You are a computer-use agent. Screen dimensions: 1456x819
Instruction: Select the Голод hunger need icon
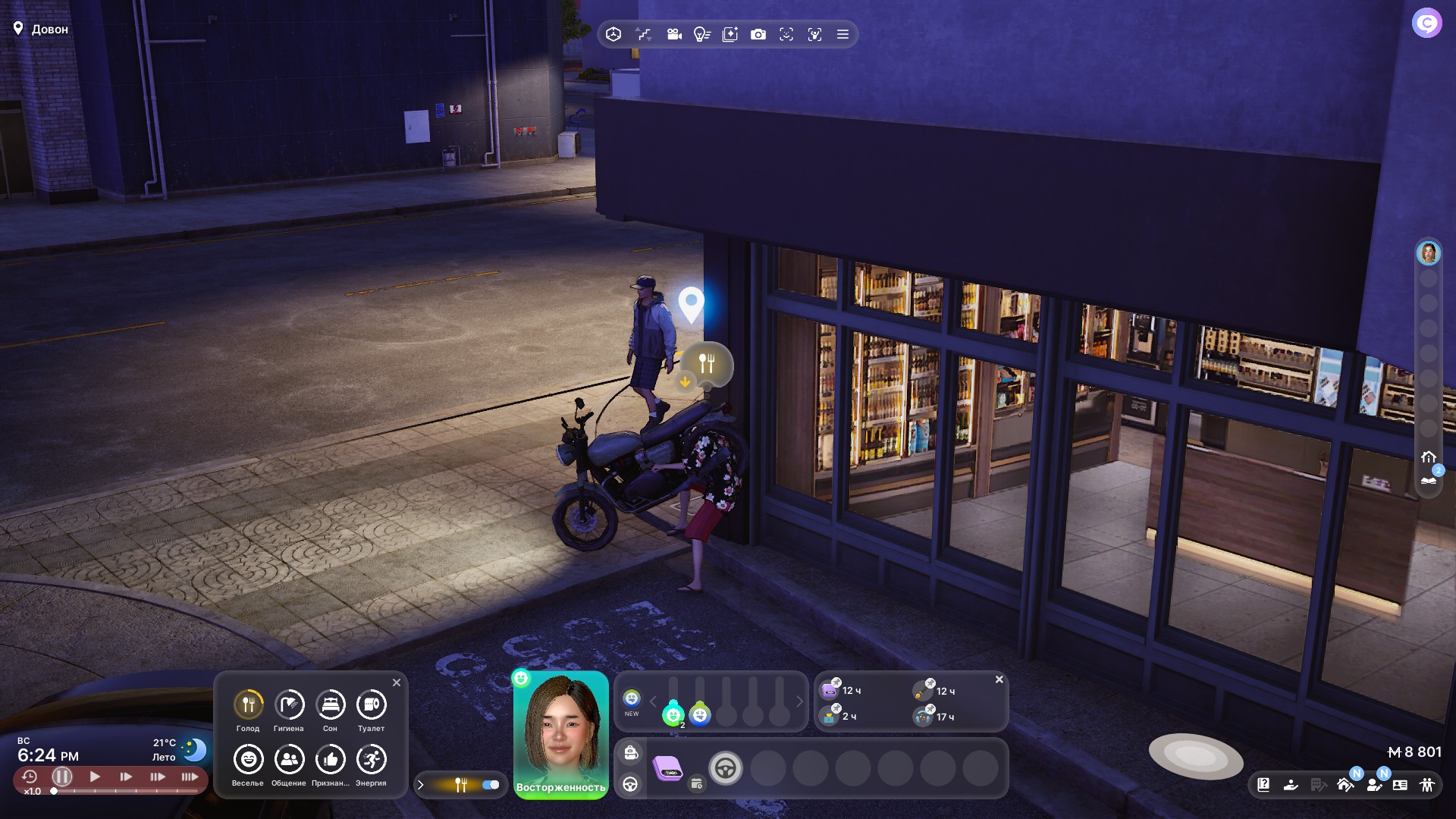point(248,705)
